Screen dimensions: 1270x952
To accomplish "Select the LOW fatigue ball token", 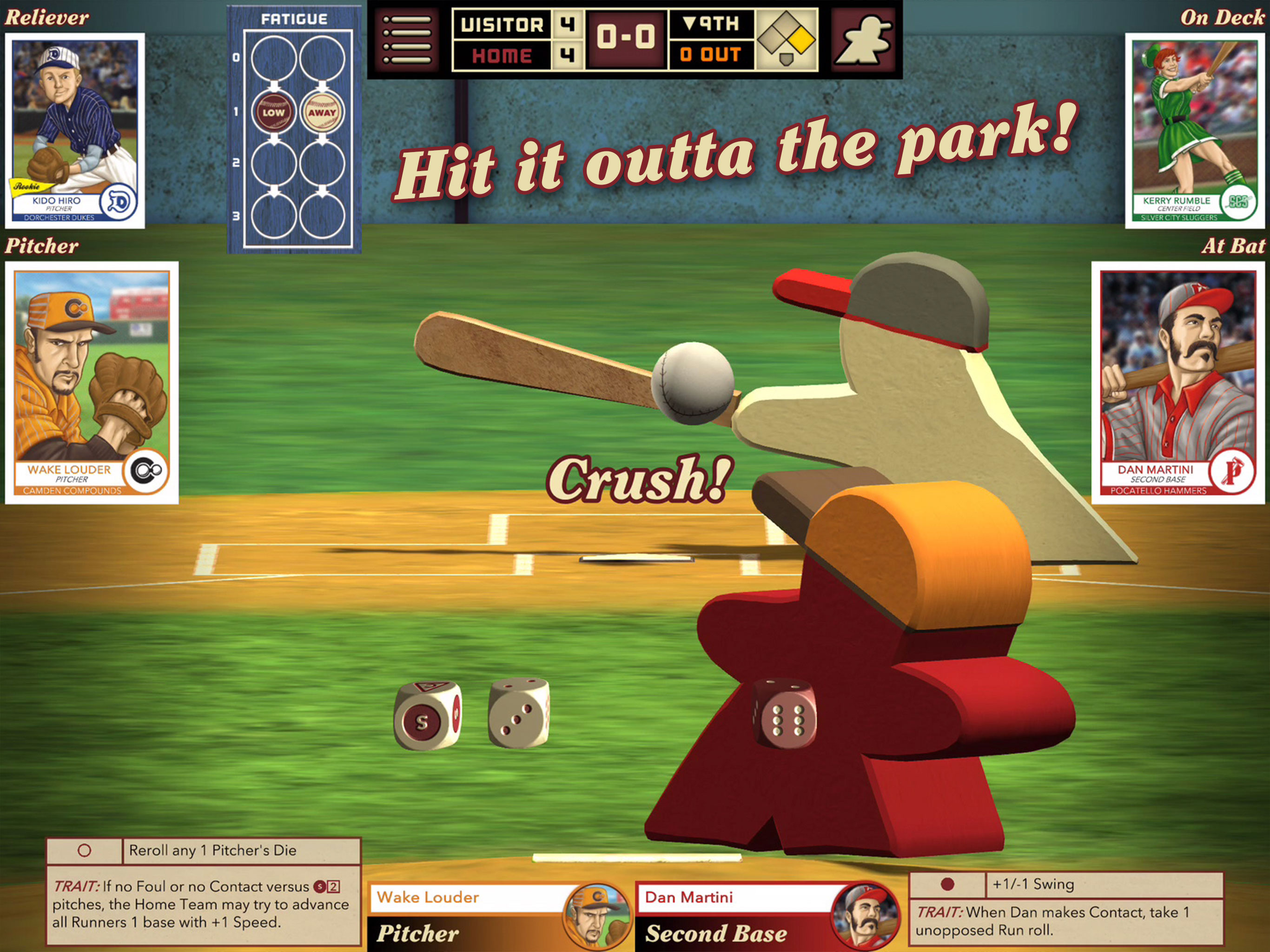I will (273, 112).
